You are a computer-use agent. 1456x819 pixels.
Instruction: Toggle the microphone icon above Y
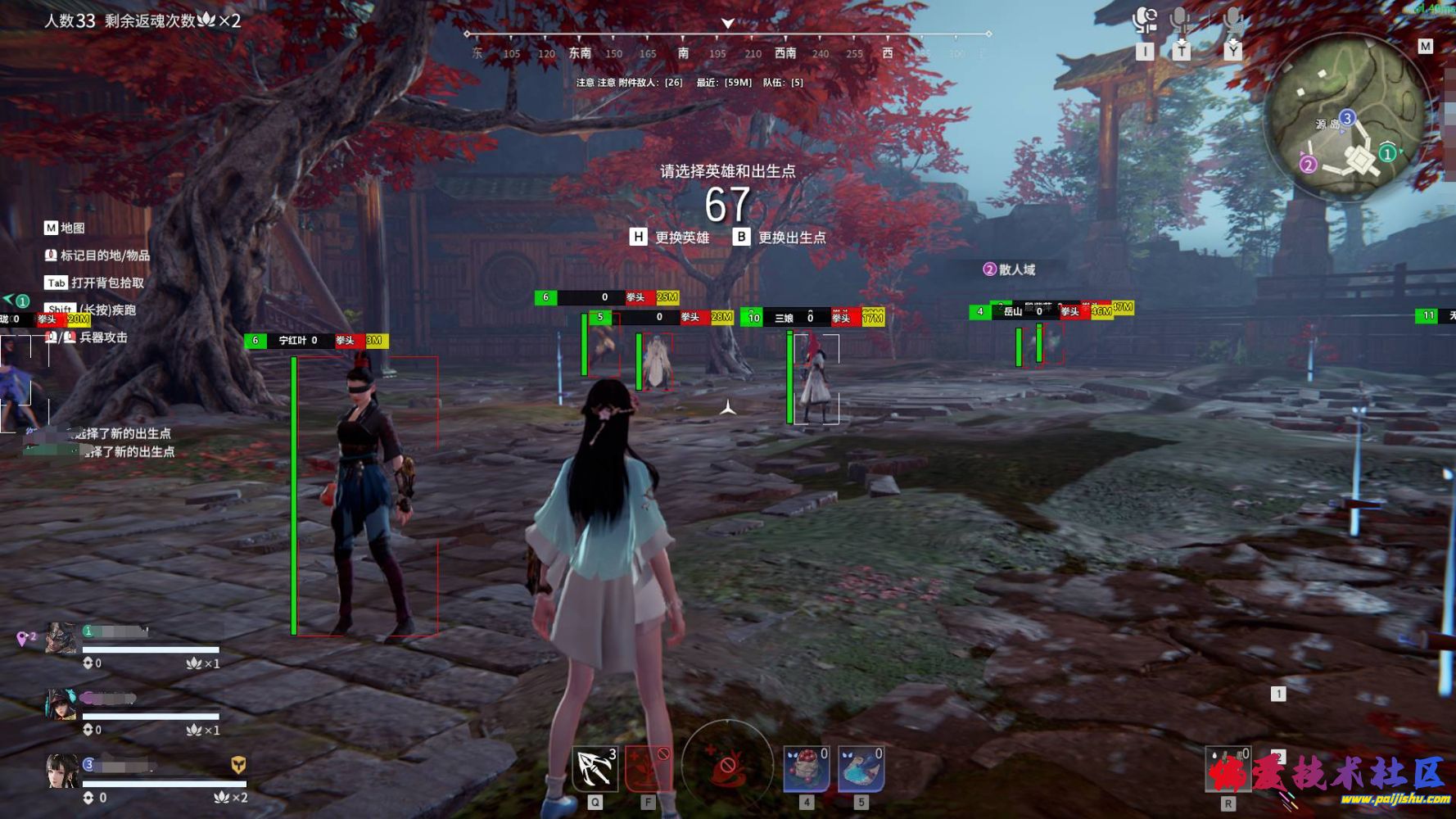1232,21
